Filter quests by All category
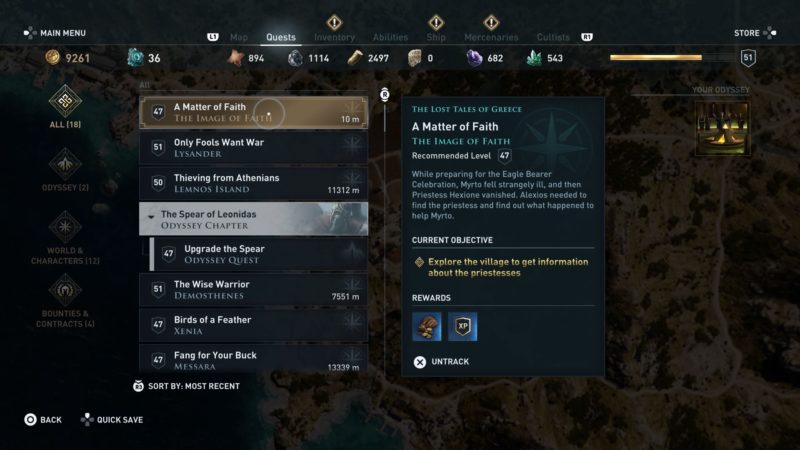Image resolution: width=800 pixels, height=450 pixels. point(66,106)
